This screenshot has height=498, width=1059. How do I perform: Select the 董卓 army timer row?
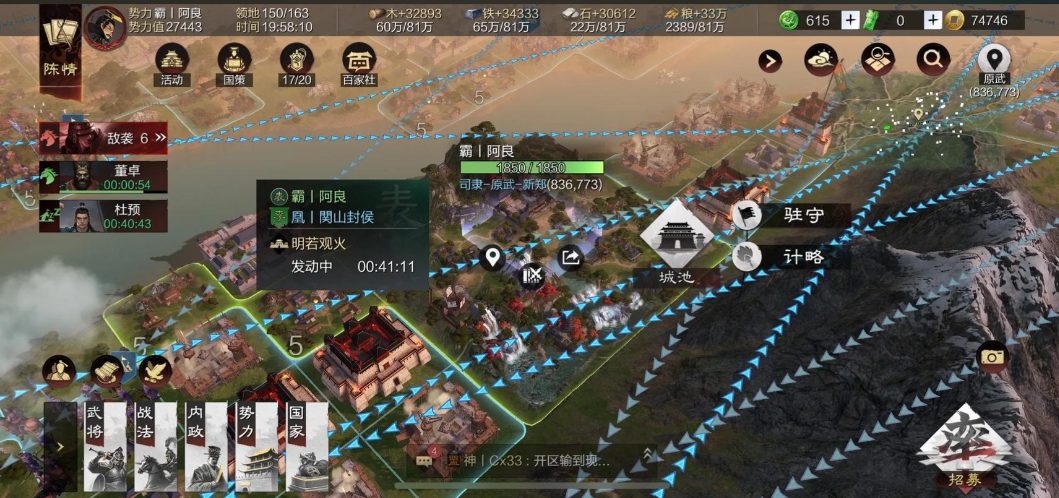tap(104, 177)
